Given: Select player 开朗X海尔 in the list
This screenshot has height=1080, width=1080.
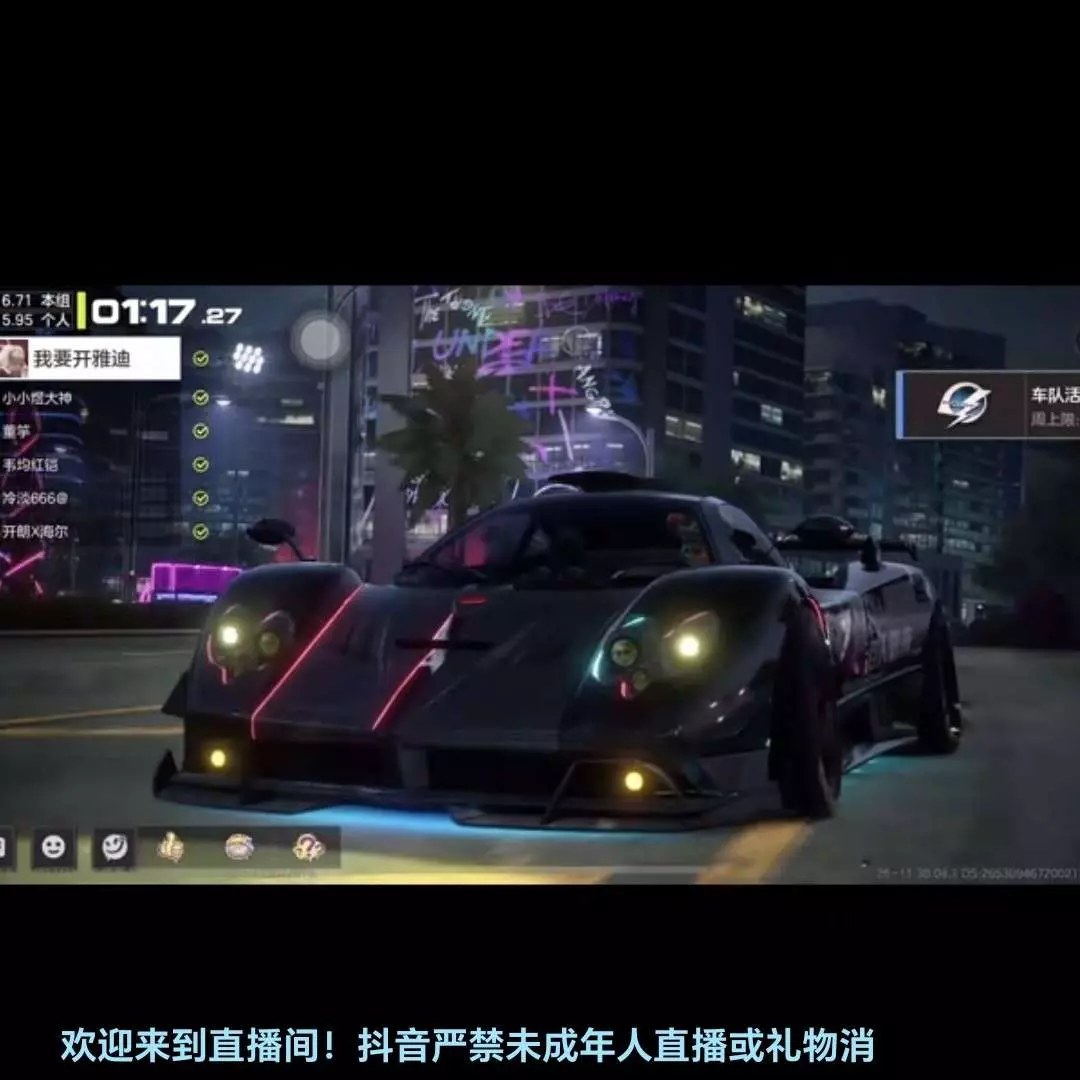Looking at the screenshot, I should 42,531.
